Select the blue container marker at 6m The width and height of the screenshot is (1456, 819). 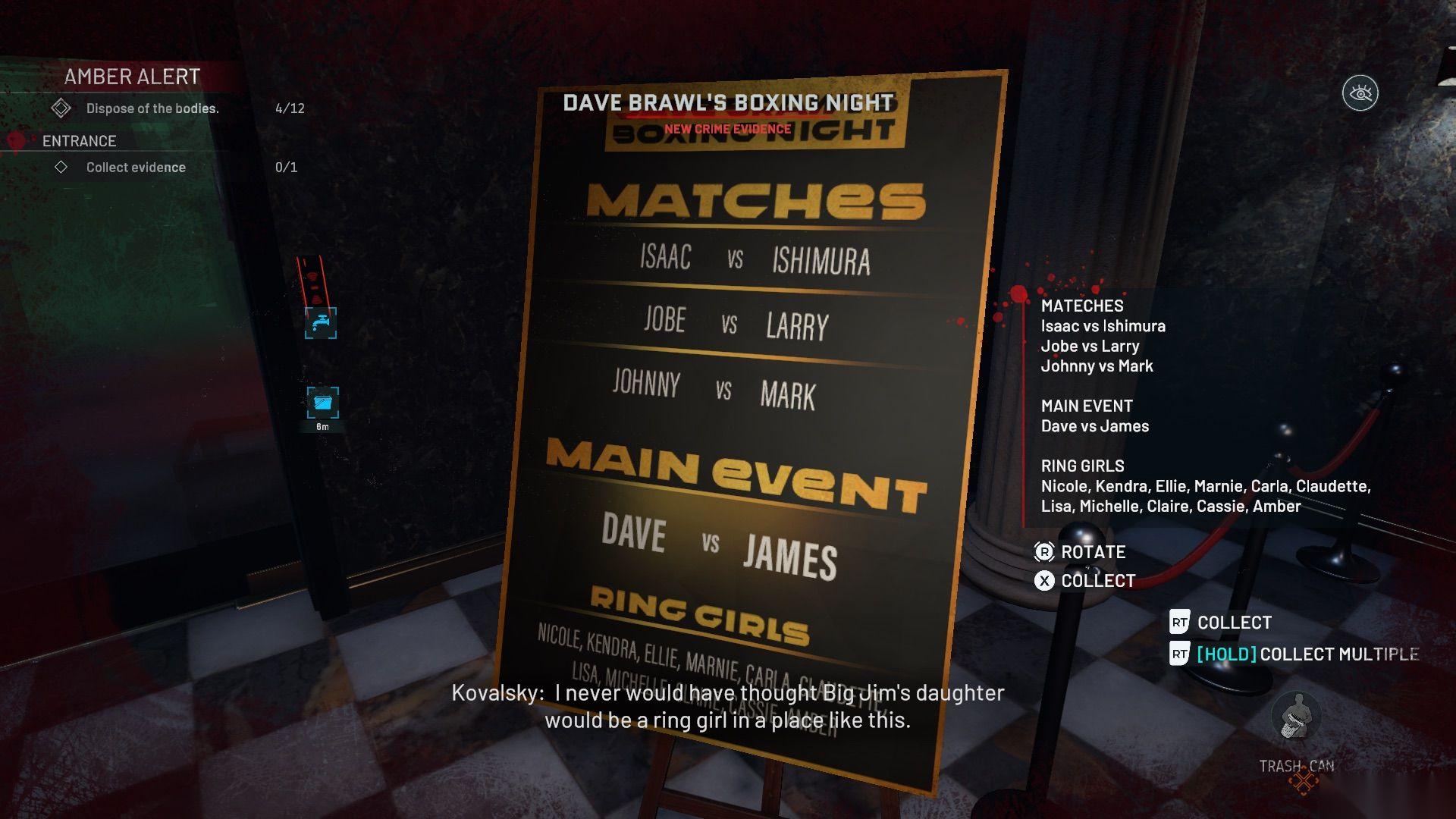[x=322, y=403]
